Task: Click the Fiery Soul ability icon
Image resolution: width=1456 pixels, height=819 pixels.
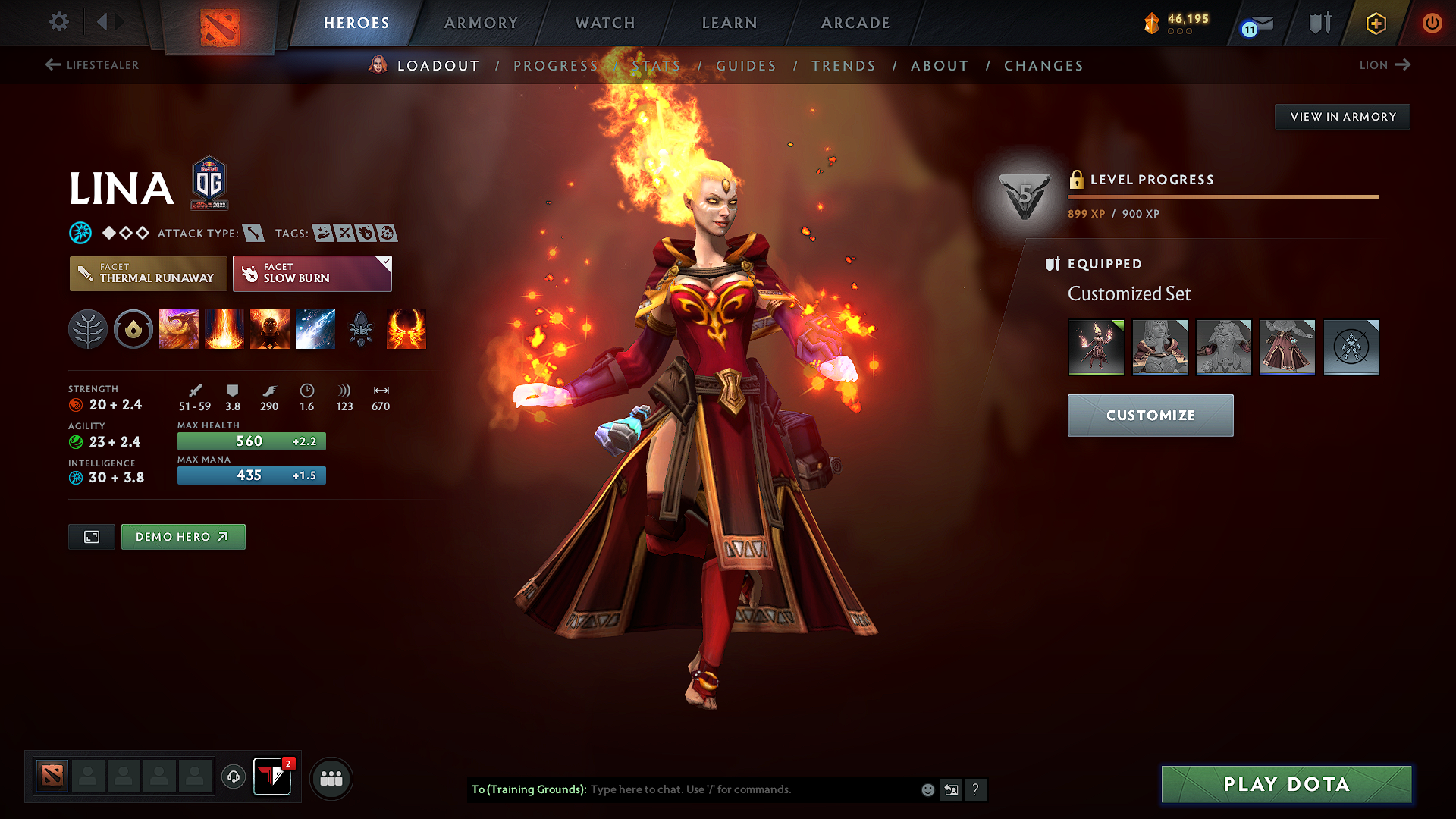Action: tap(270, 329)
